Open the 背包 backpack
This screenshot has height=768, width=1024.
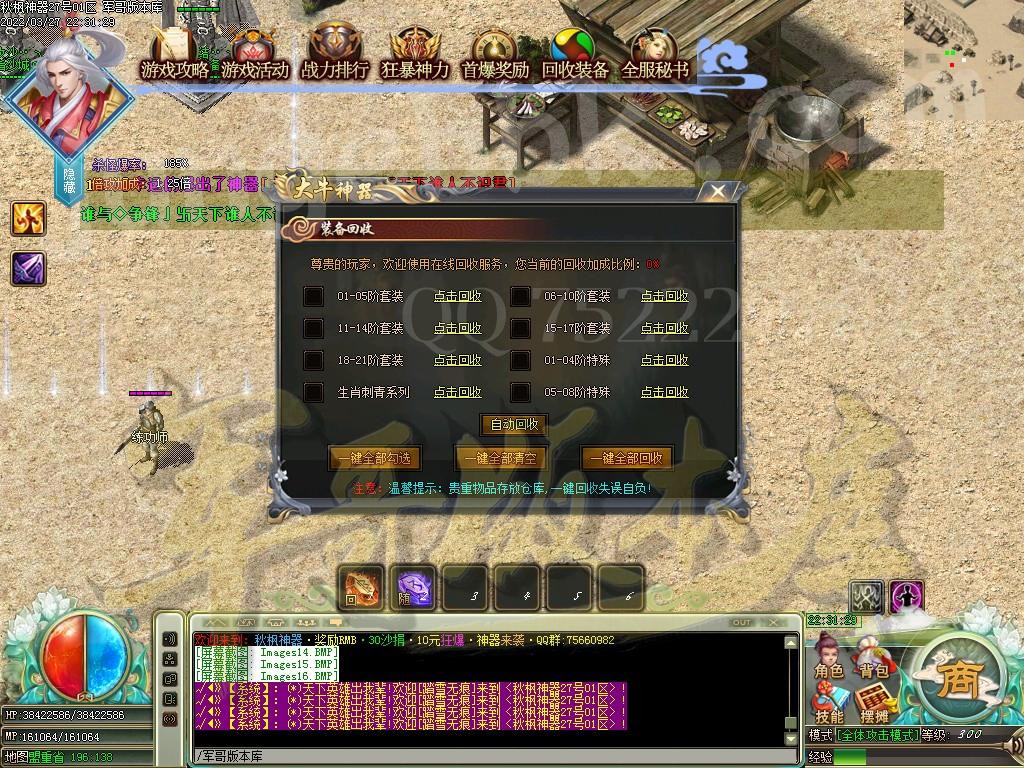(x=873, y=658)
